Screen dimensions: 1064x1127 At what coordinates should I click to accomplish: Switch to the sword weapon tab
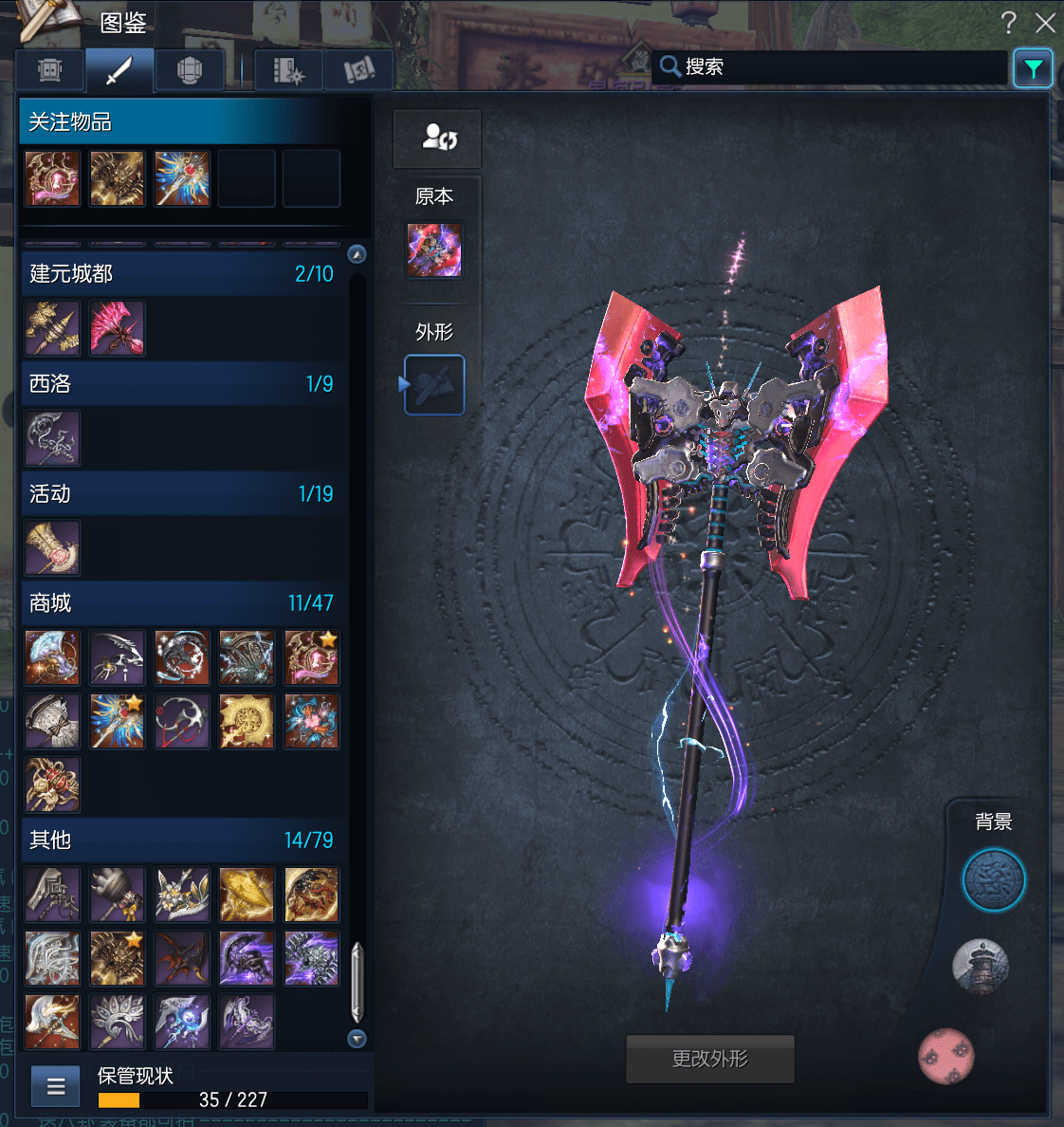click(119, 70)
